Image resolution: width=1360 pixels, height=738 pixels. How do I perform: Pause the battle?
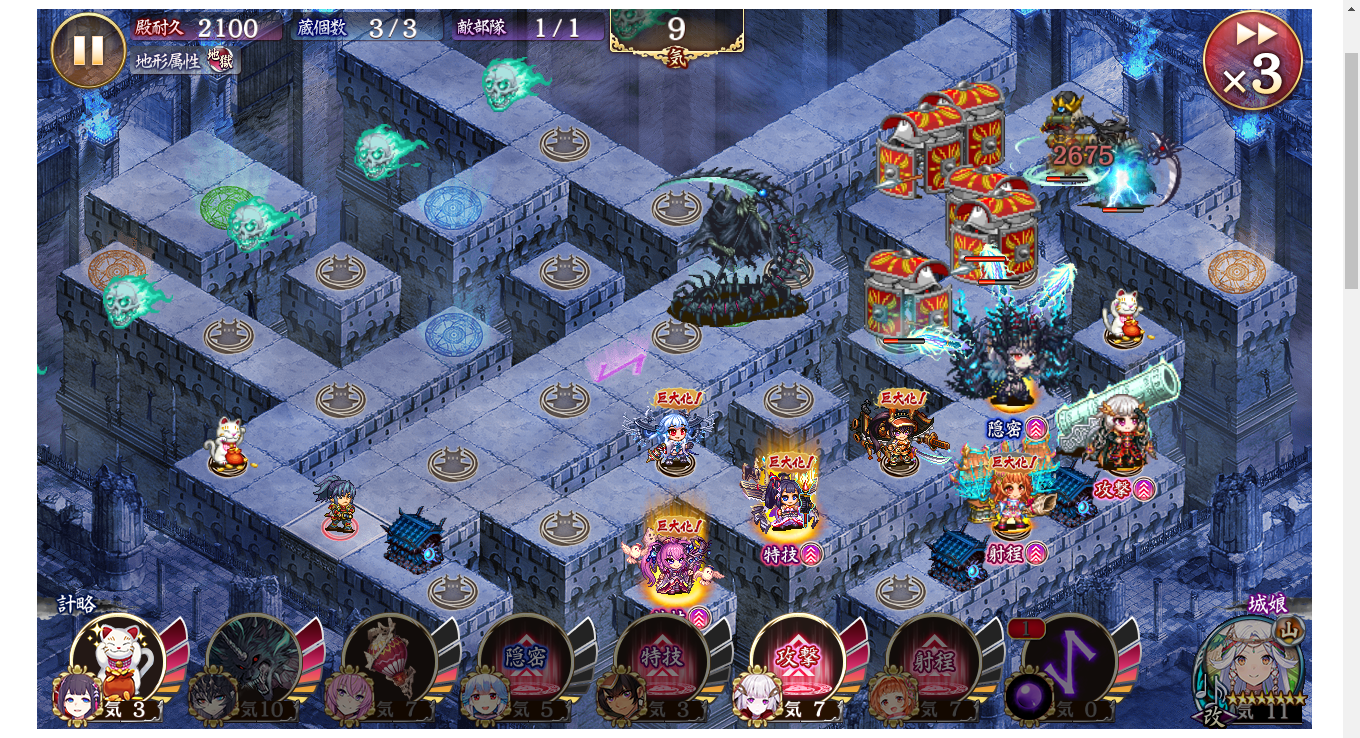pyautogui.click(x=88, y=50)
